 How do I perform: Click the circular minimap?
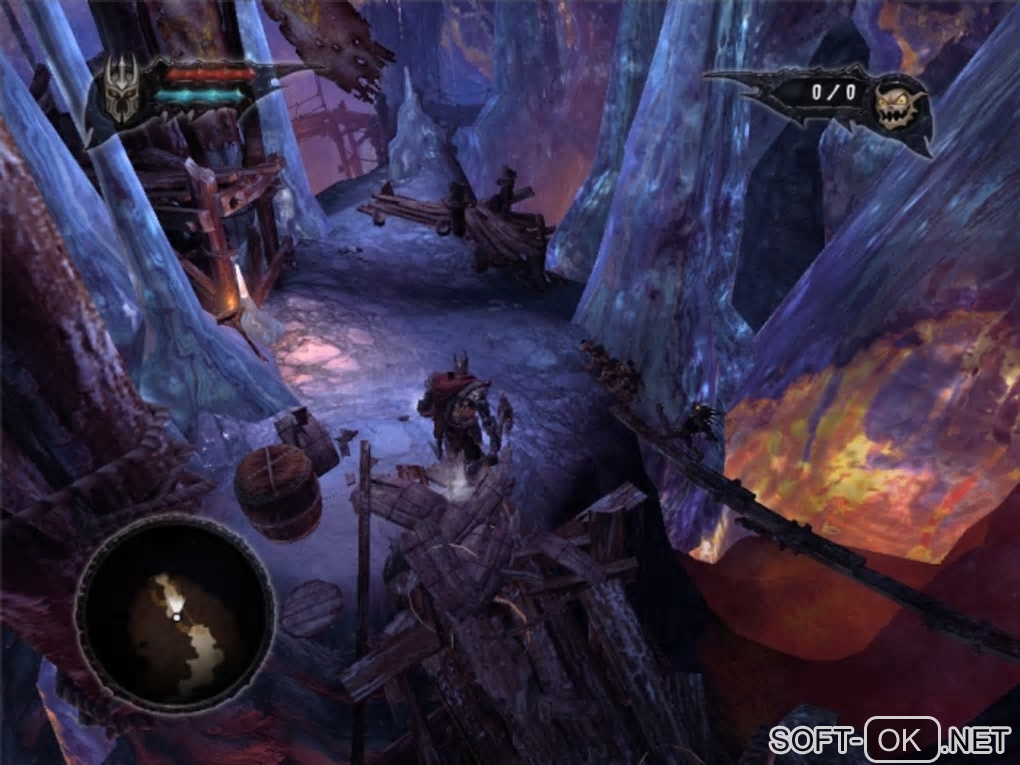tap(175, 613)
